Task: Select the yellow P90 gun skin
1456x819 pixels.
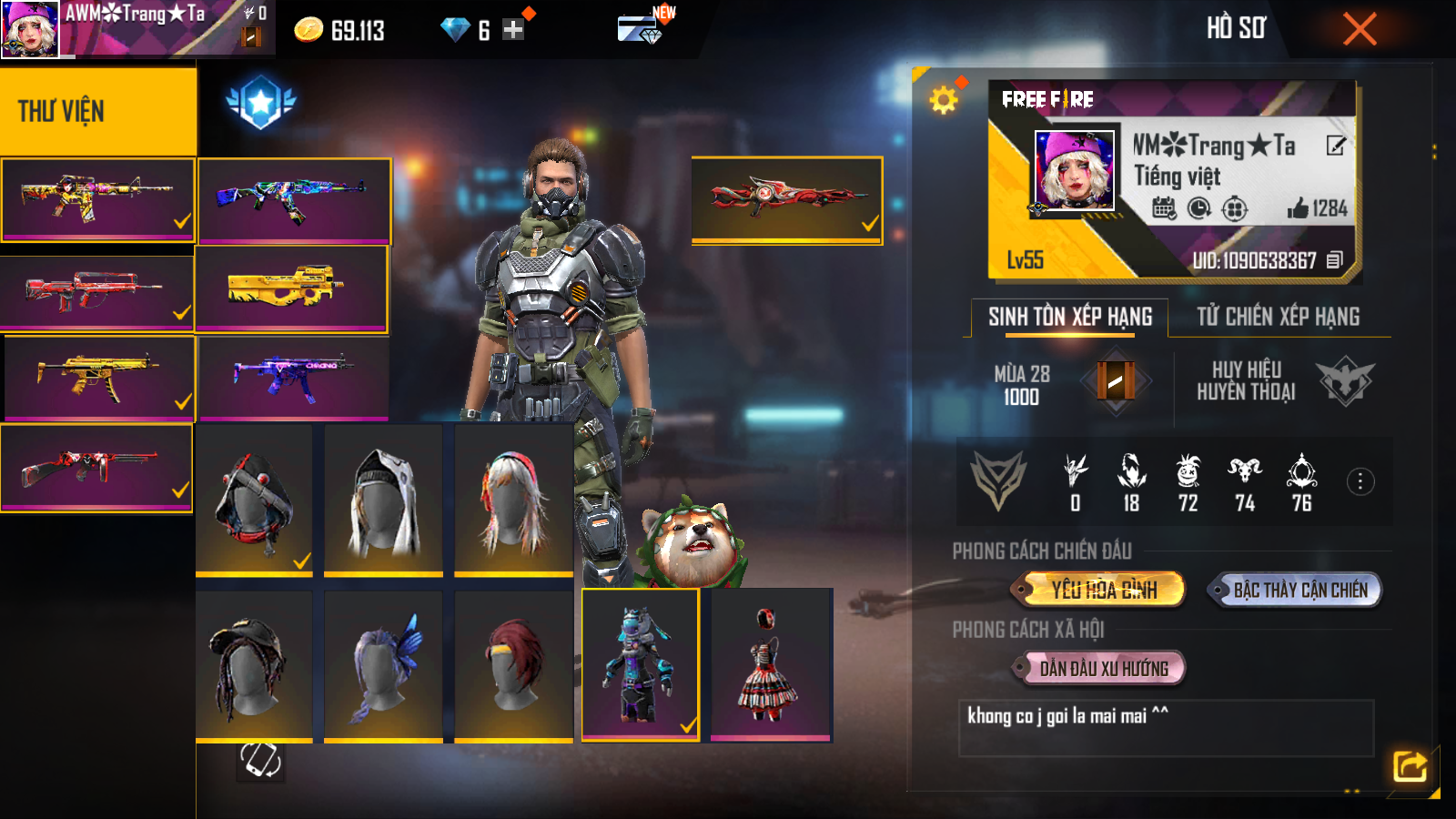Action: [x=291, y=288]
